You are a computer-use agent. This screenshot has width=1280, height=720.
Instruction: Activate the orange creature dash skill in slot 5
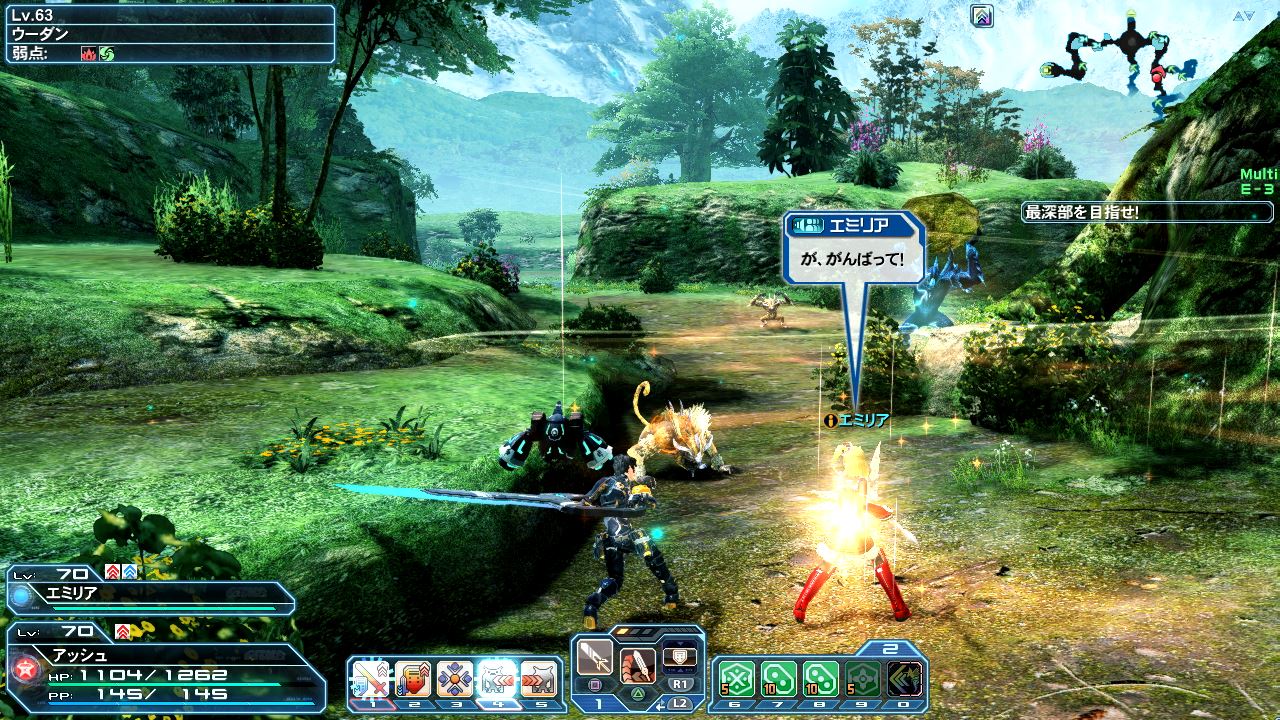coord(539,679)
